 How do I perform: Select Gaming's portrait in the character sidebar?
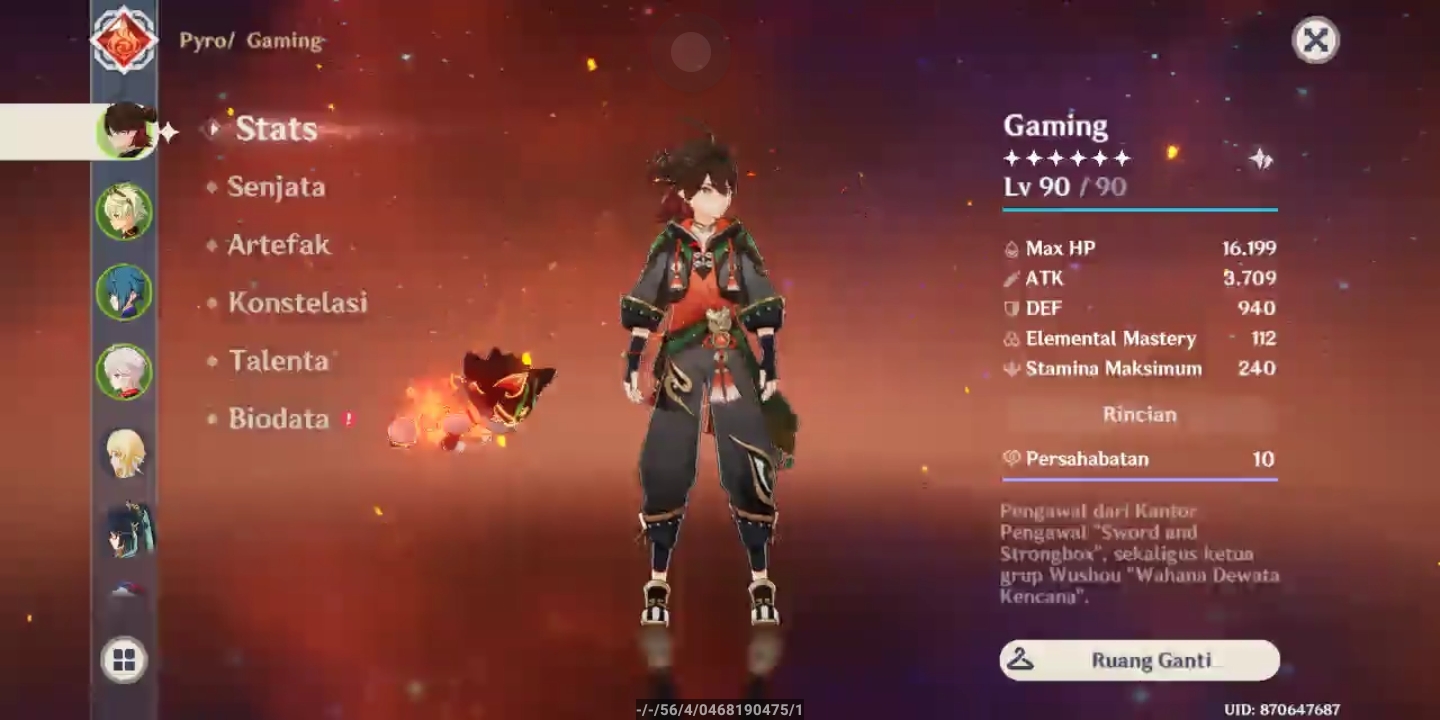(x=125, y=130)
